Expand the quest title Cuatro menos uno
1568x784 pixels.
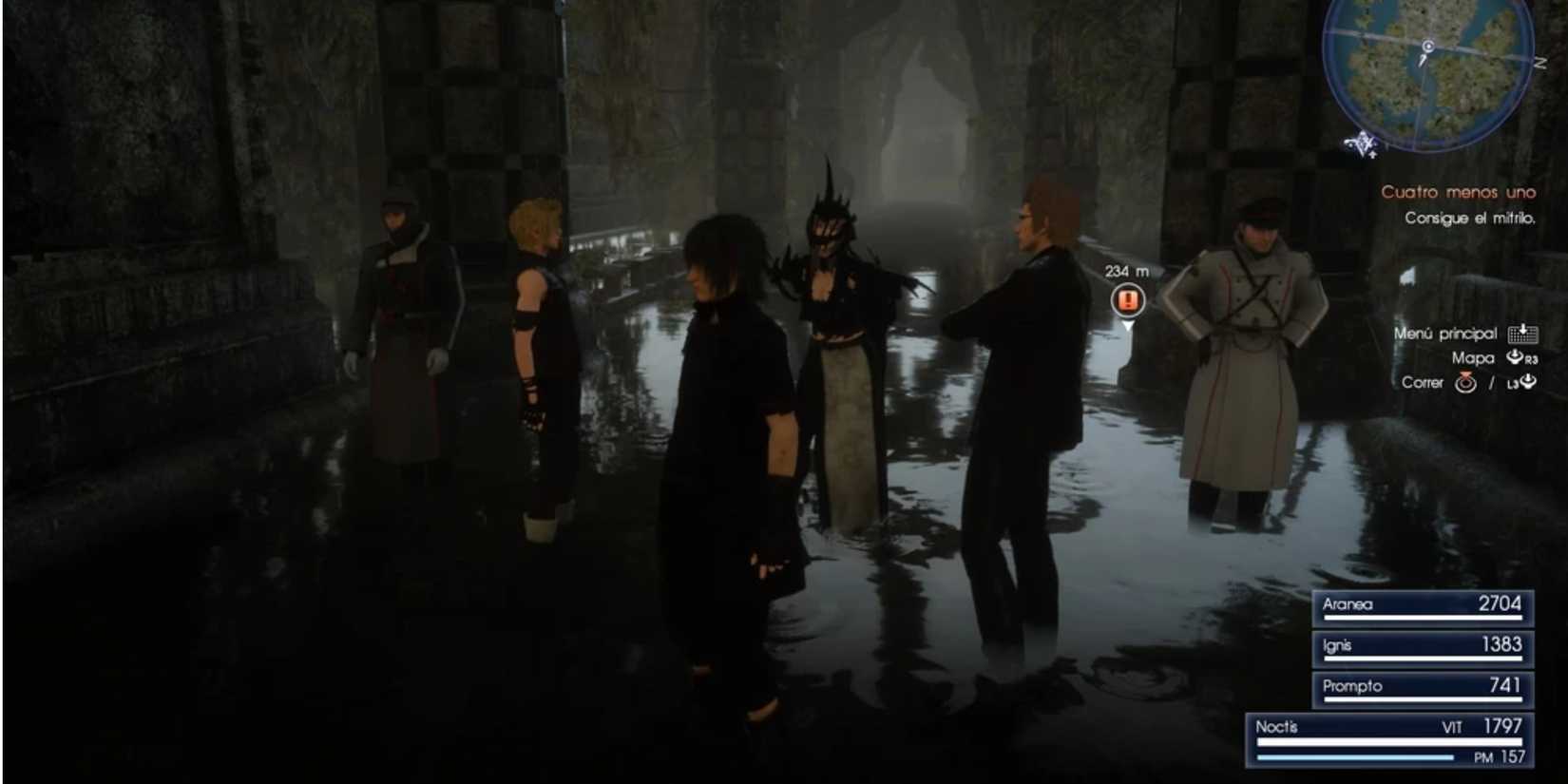1457,193
